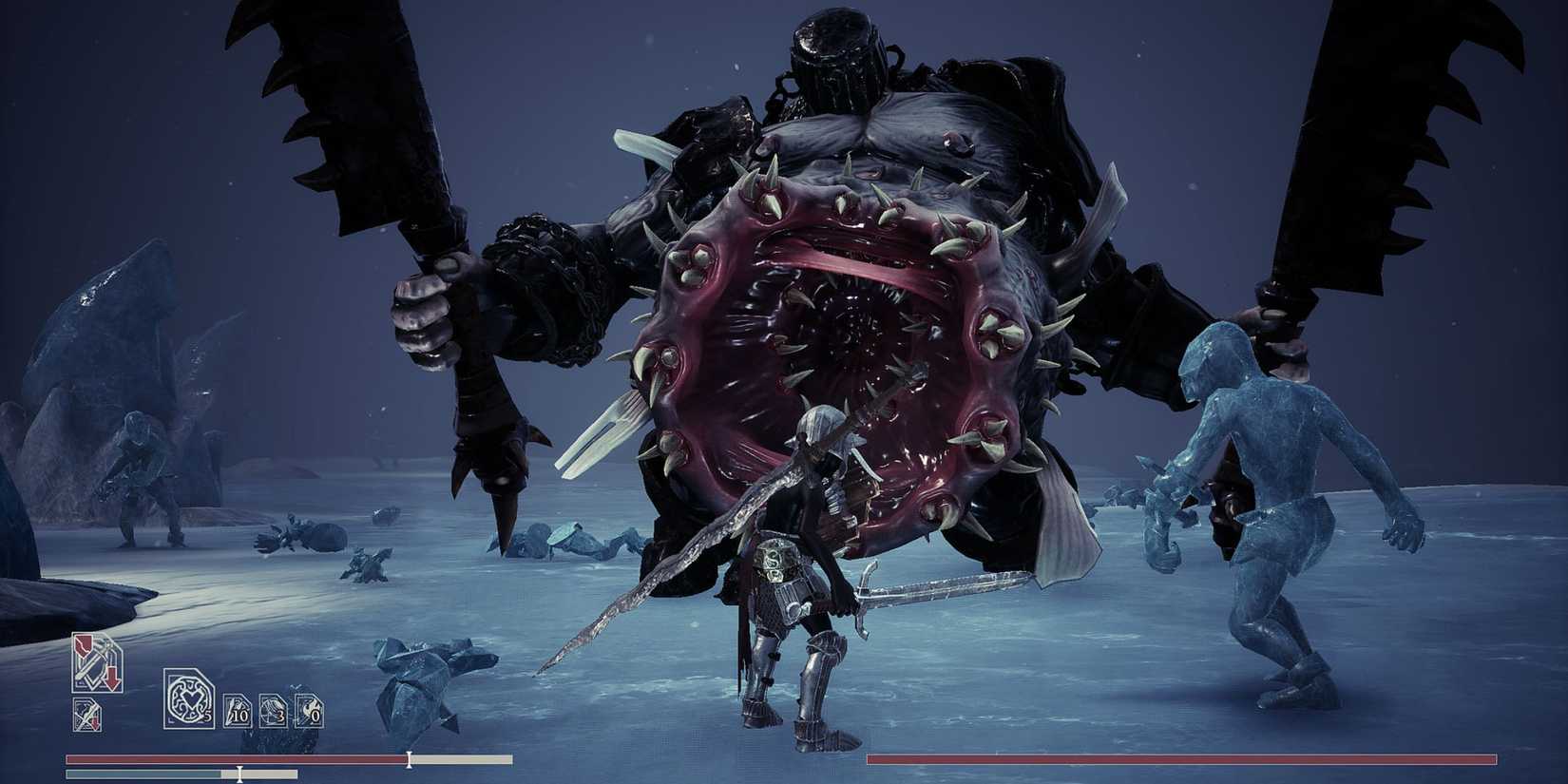Click the heart emblem inside the large pentagon icon
Image resolution: width=1568 pixels, height=784 pixels.
click(190, 700)
